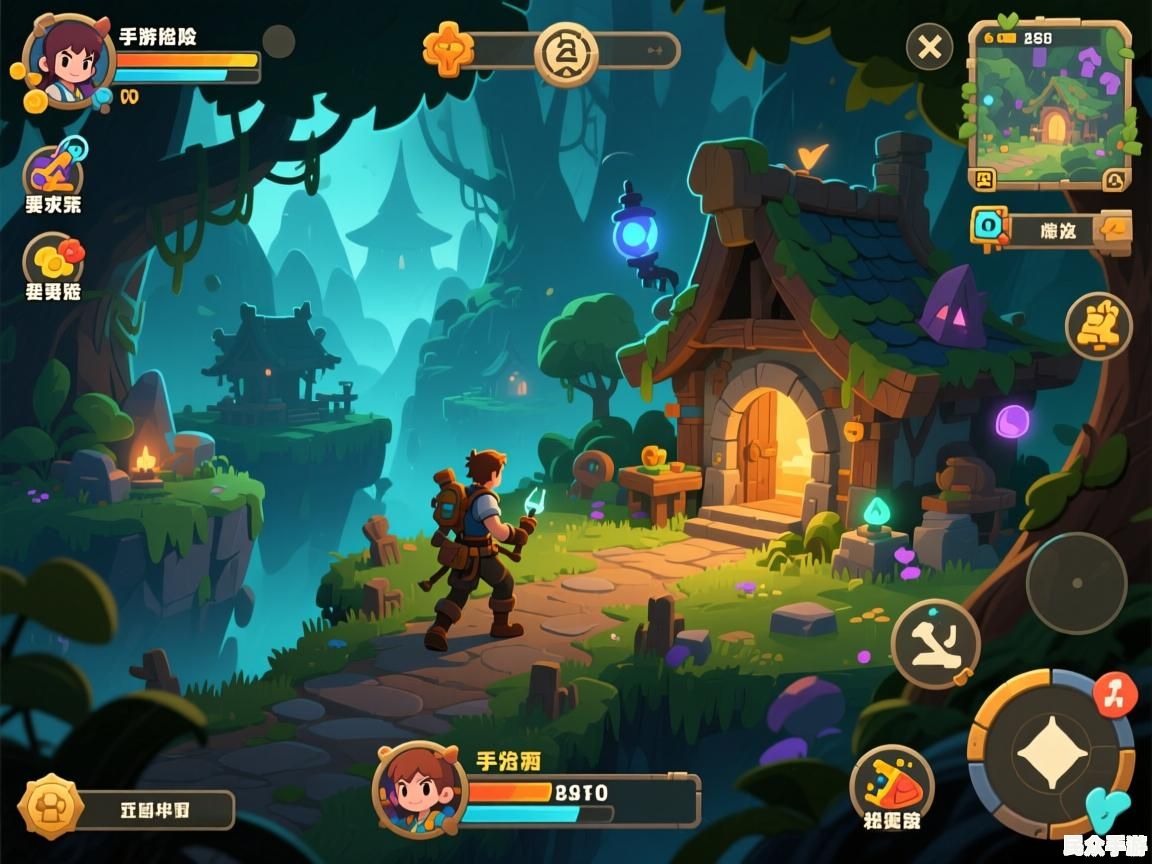Click the orange emblem on the top bar
The image size is (1152, 864).
(447, 49)
